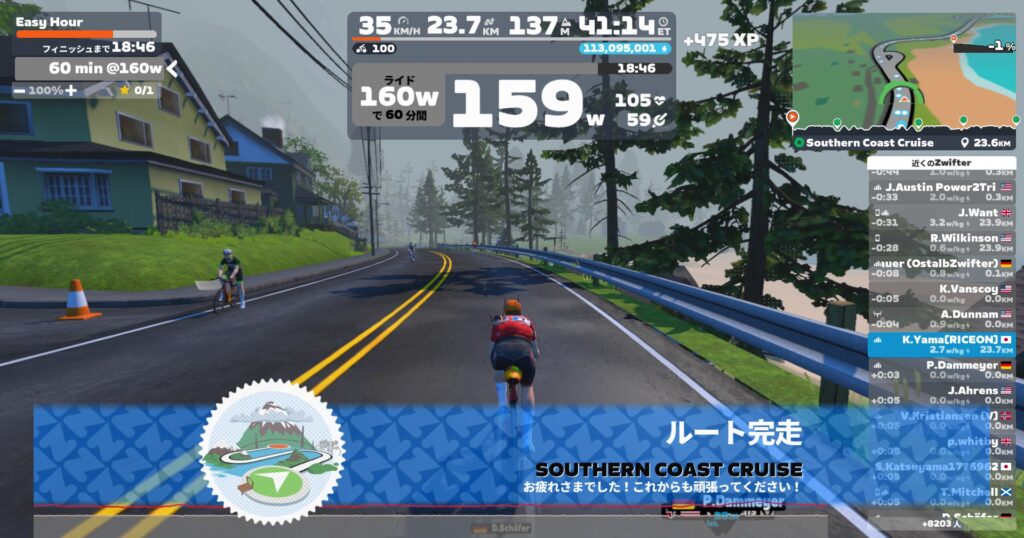
Task: Select the 60 min @160w workout block
Action: [90, 68]
